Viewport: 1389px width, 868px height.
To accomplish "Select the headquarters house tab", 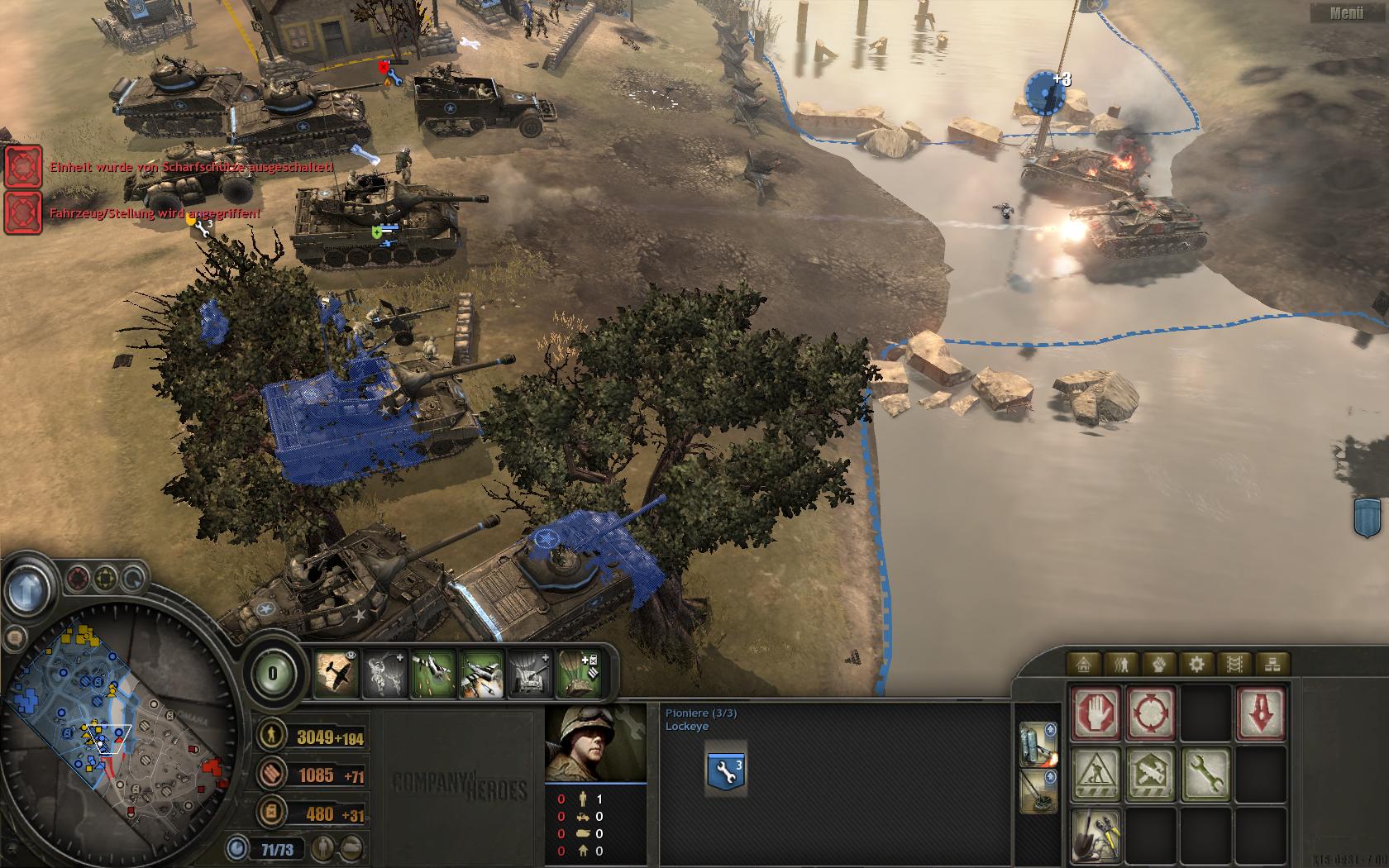I will point(1083,664).
